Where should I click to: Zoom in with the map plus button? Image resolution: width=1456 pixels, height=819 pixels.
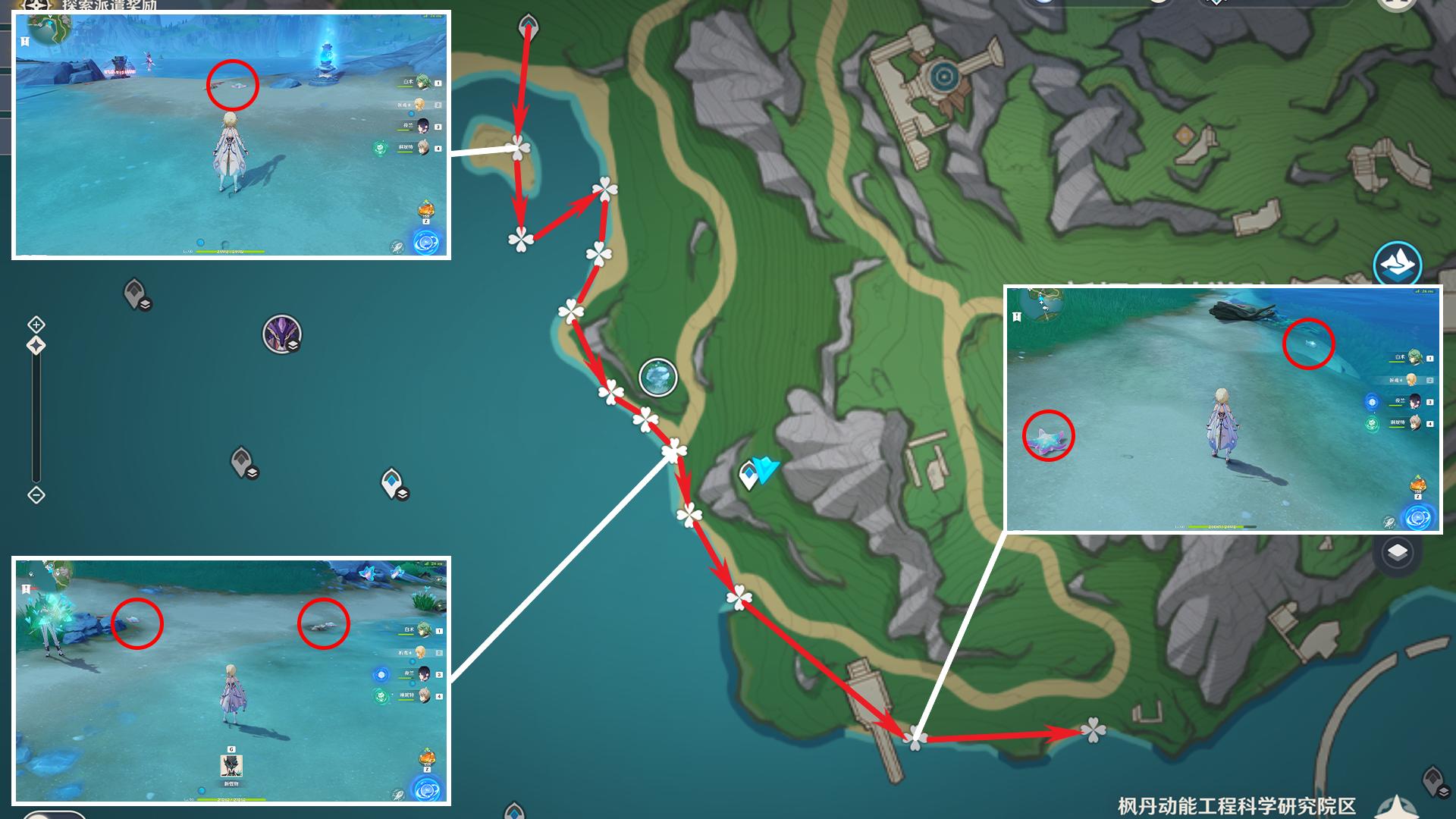(36, 325)
